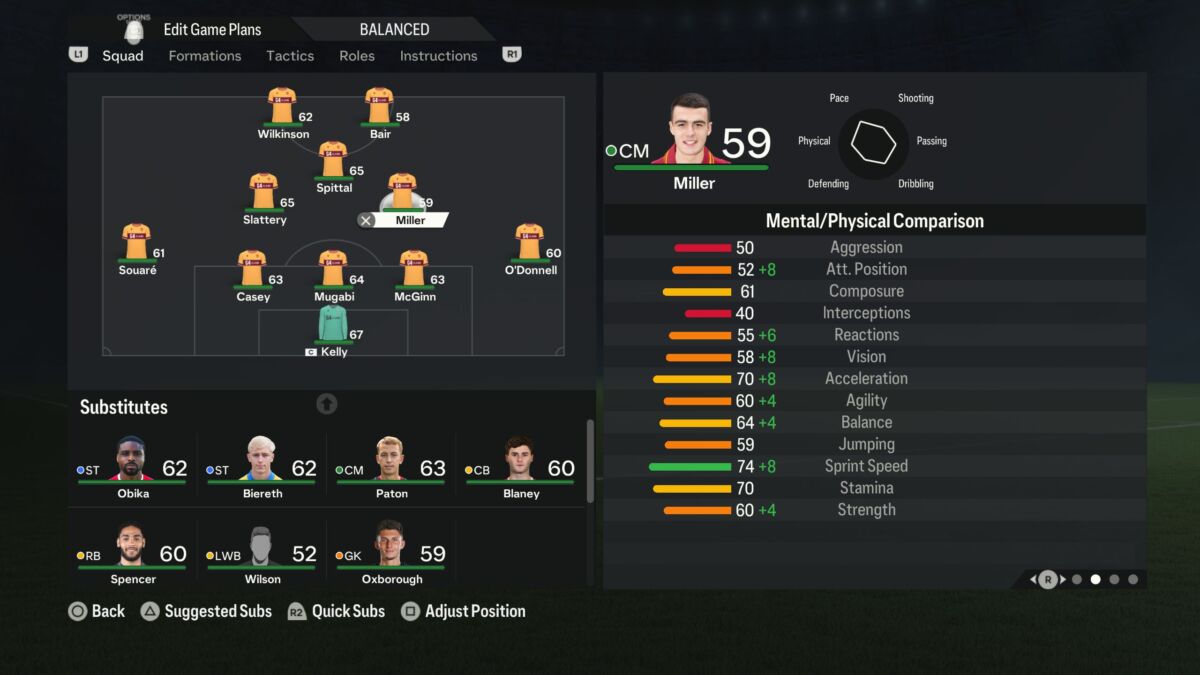Screen dimensions: 1200x675
Task: Select goalkeeper Kelly
Action: (x=333, y=326)
